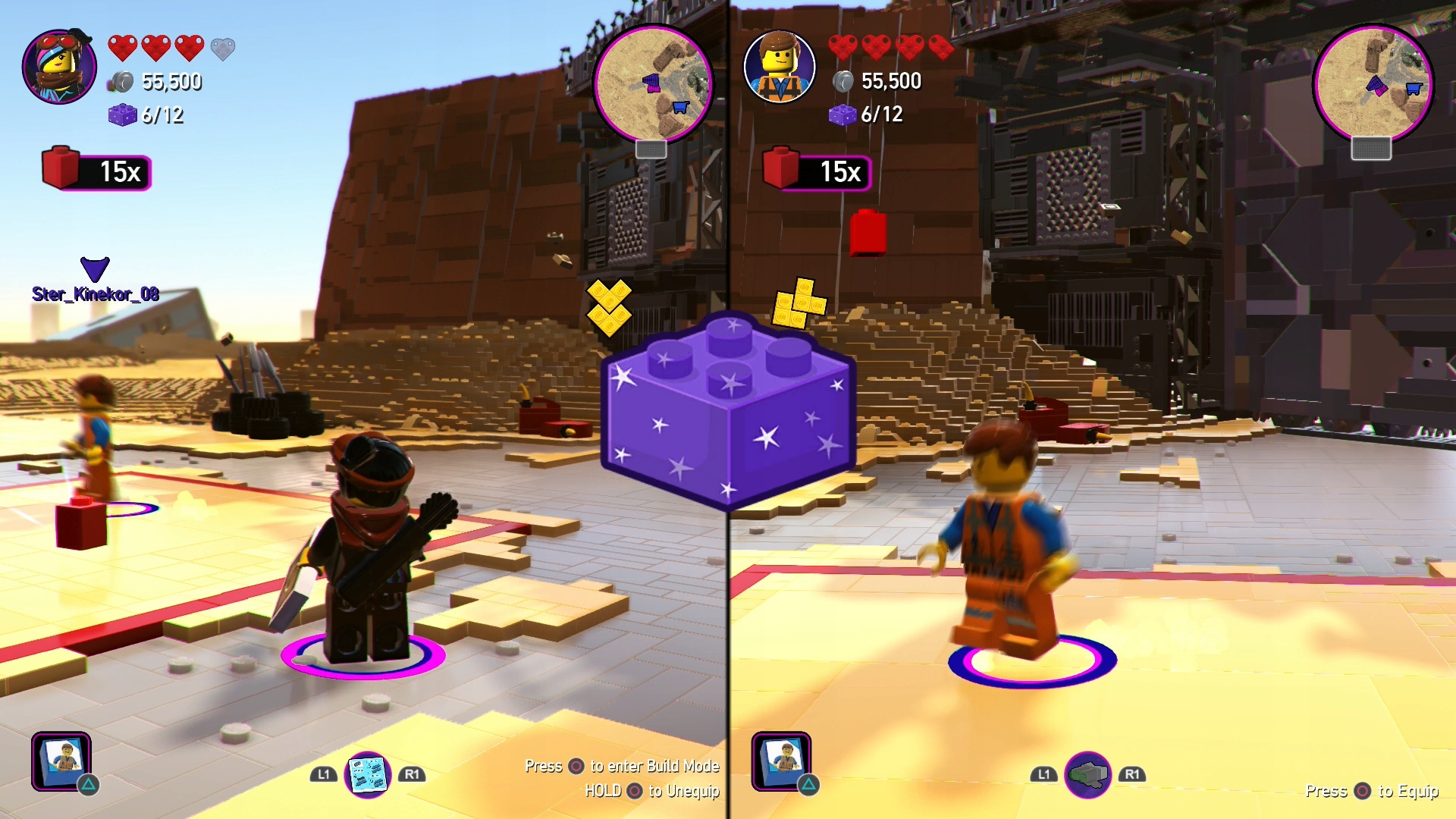Open the left player's character book icon
1456x819 pixels.
(61, 761)
